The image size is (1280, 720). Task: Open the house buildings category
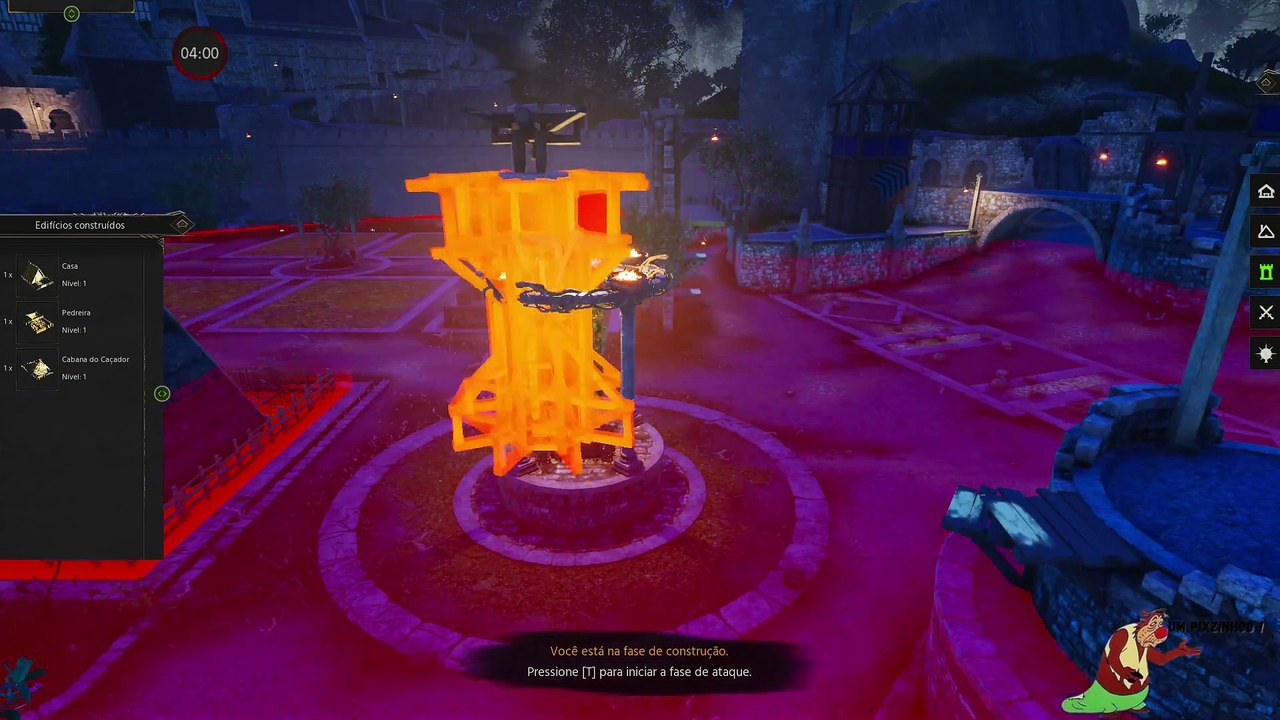click(x=1266, y=191)
